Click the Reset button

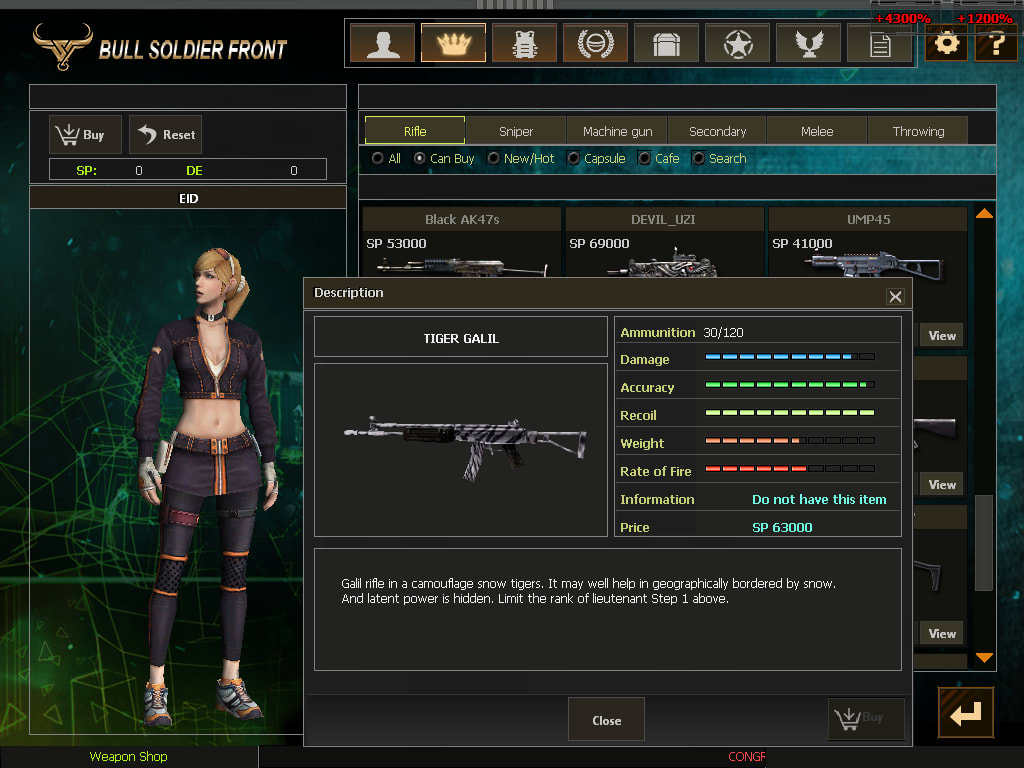tap(166, 134)
